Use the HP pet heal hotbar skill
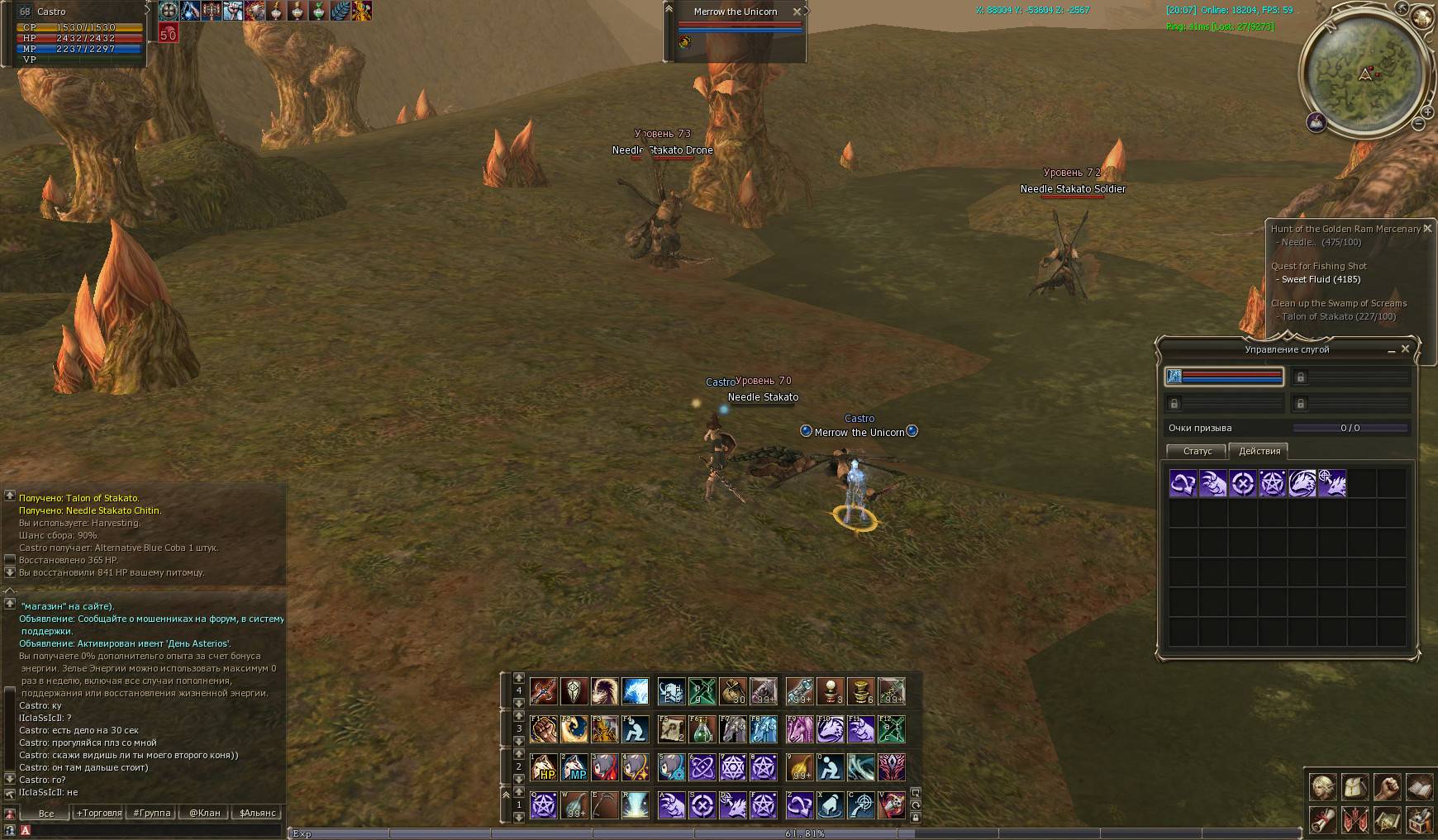This screenshot has width=1438, height=840. click(x=543, y=767)
